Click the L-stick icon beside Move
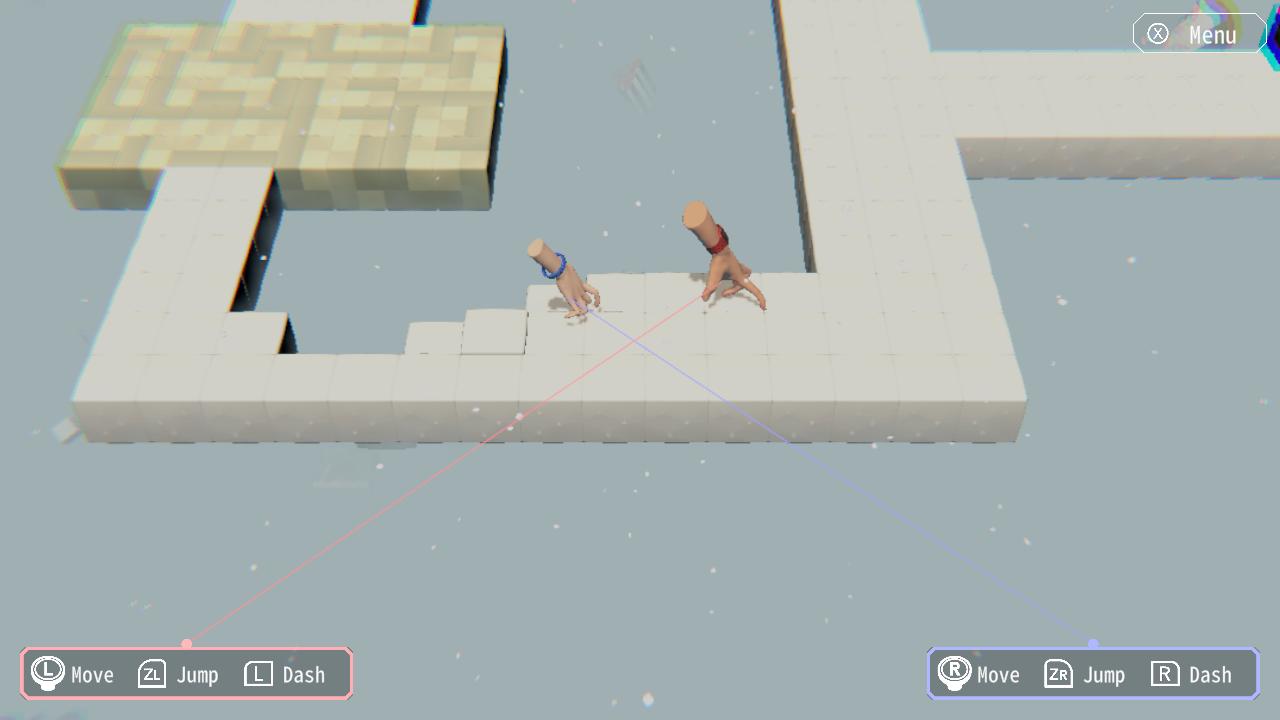This screenshot has width=1280, height=720. (x=46, y=673)
